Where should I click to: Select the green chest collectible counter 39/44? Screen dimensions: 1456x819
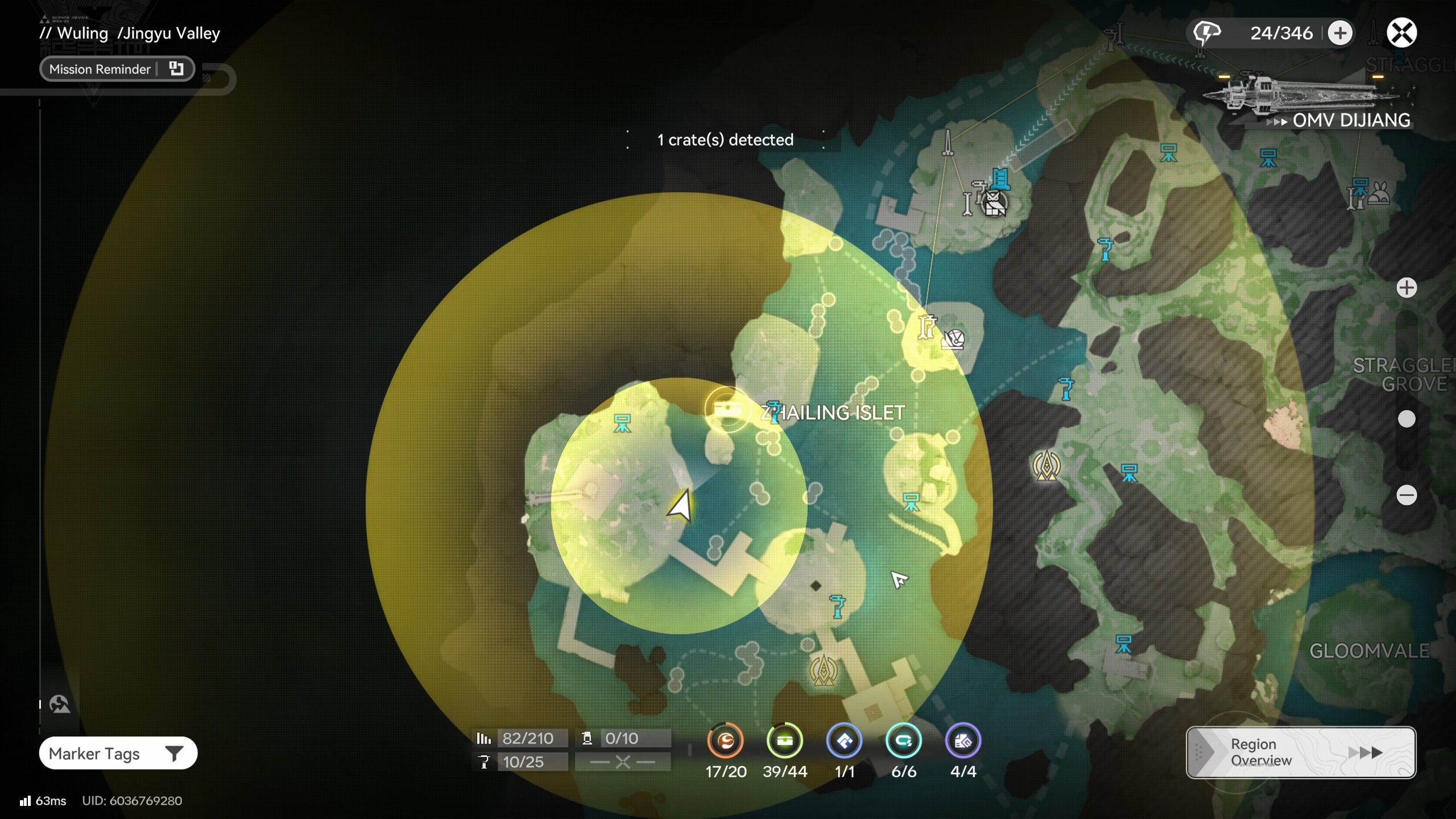785,741
